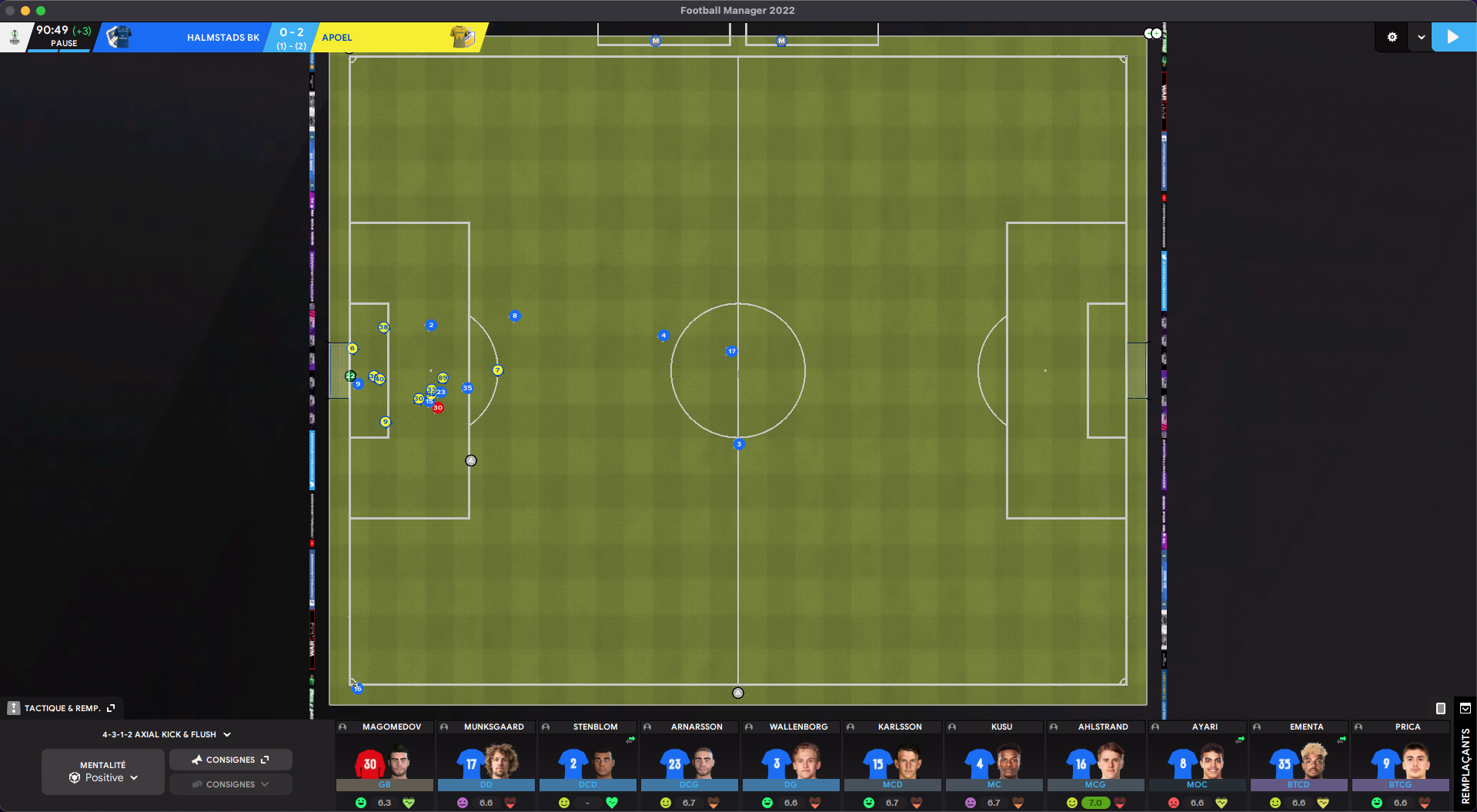Resume the match with the play button
Image resolution: width=1477 pixels, height=812 pixels.
[x=1452, y=37]
